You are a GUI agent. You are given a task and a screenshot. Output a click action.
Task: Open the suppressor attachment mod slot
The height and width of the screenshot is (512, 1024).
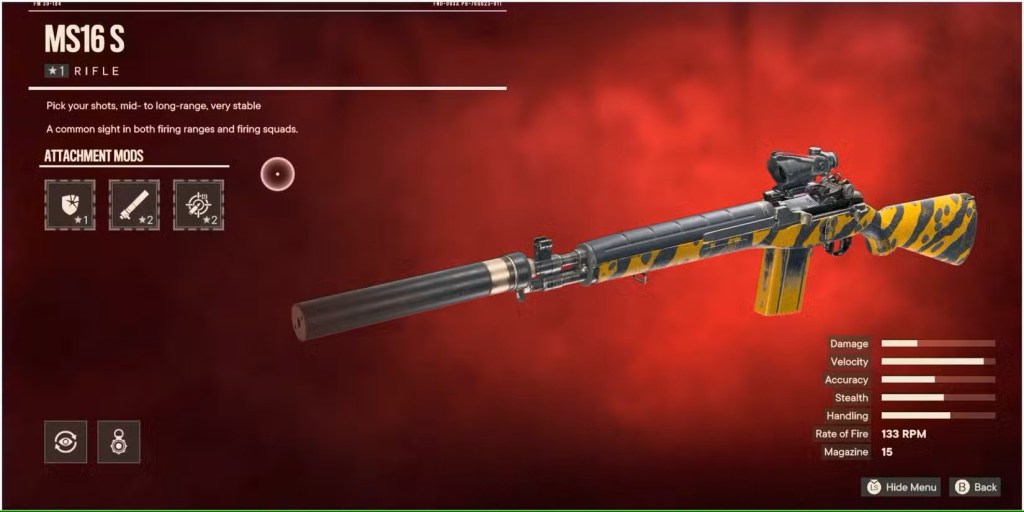(134, 205)
